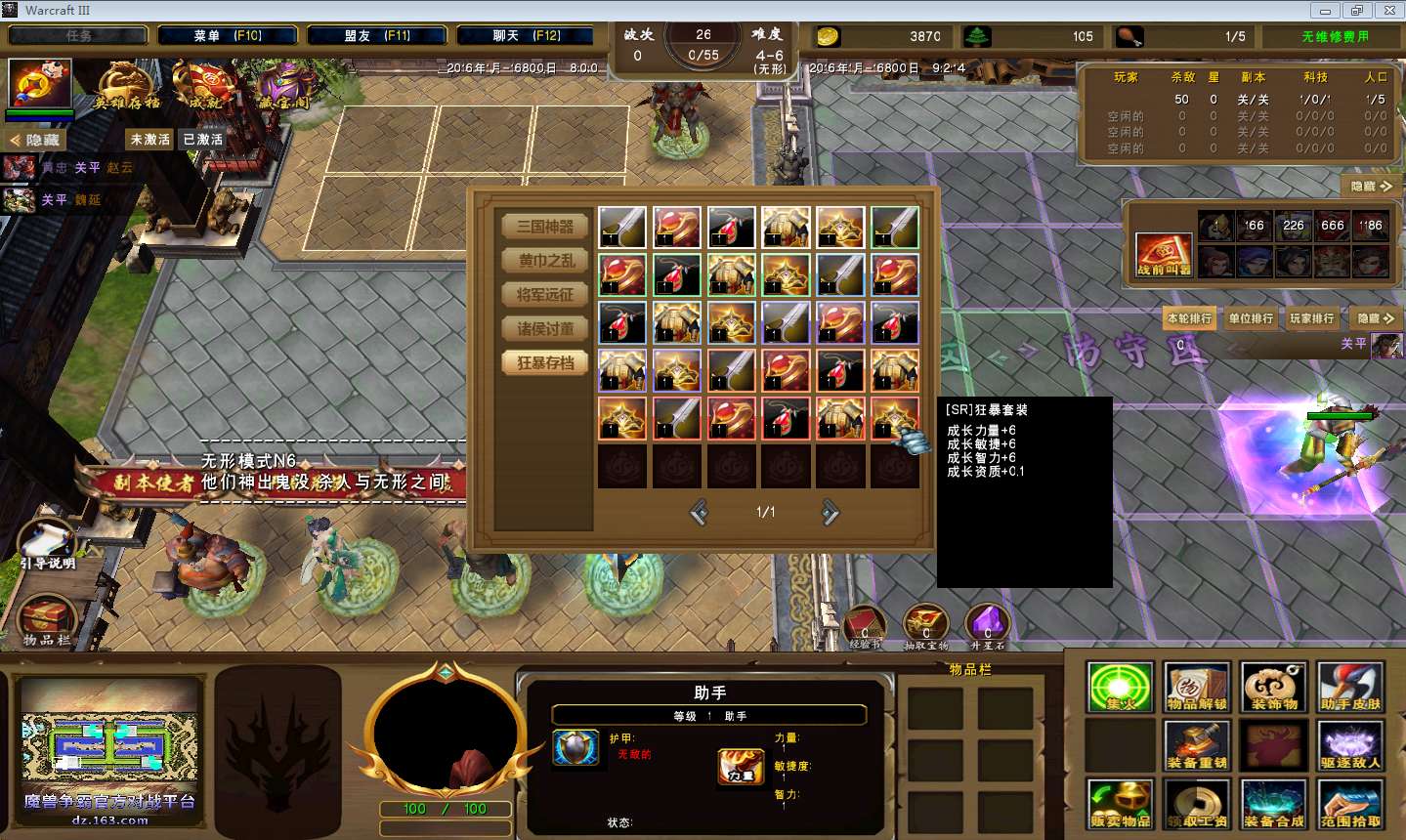The height and width of the screenshot is (840, 1406).
Task: Switch to the 单位排行 ranking tab
Action: pos(1251,318)
